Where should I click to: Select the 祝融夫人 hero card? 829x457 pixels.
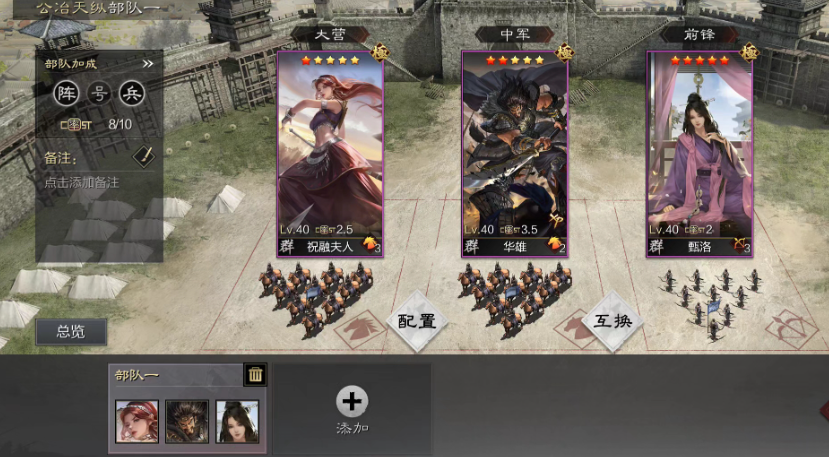[x=330, y=150]
